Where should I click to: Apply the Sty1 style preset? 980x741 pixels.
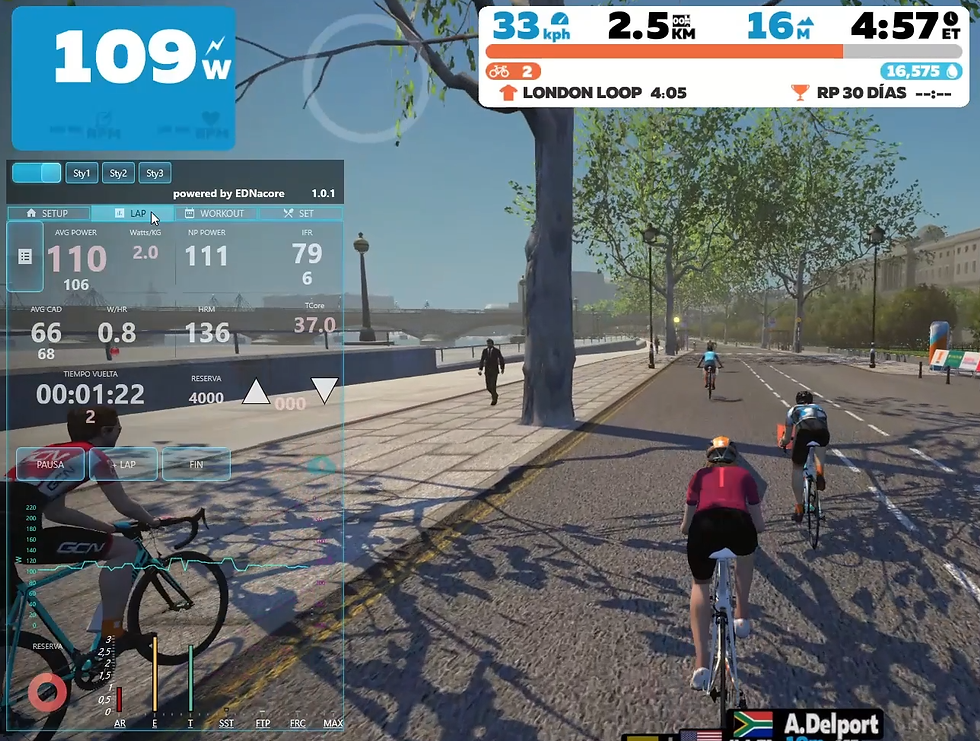[x=82, y=173]
